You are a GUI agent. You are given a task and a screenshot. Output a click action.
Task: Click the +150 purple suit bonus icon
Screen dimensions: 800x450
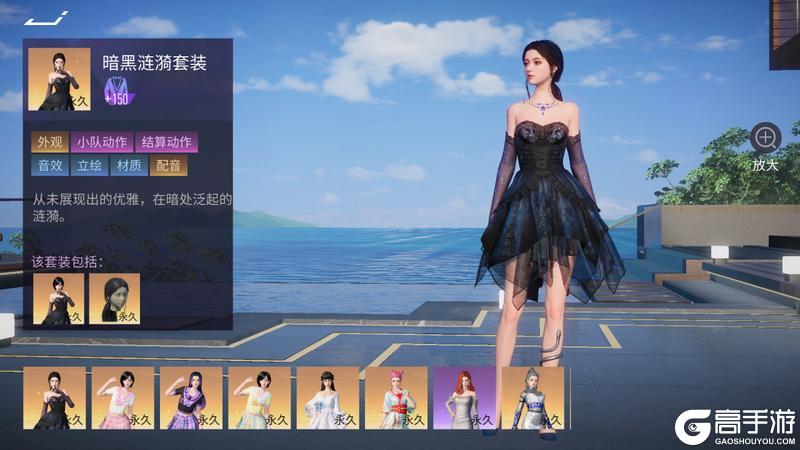coord(119,89)
